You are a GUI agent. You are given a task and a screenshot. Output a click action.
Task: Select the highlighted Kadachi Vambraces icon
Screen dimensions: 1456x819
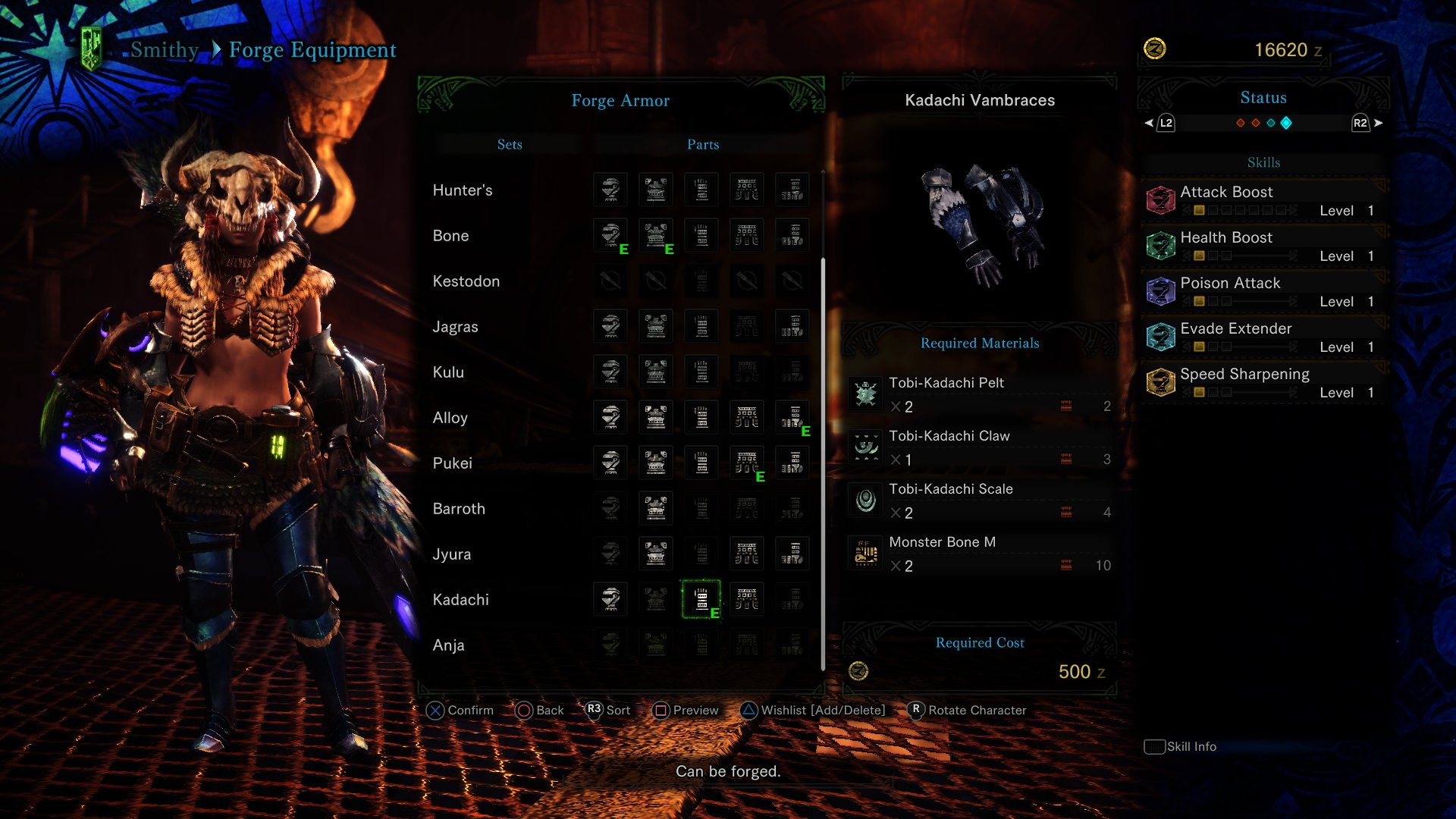click(x=701, y=600)
